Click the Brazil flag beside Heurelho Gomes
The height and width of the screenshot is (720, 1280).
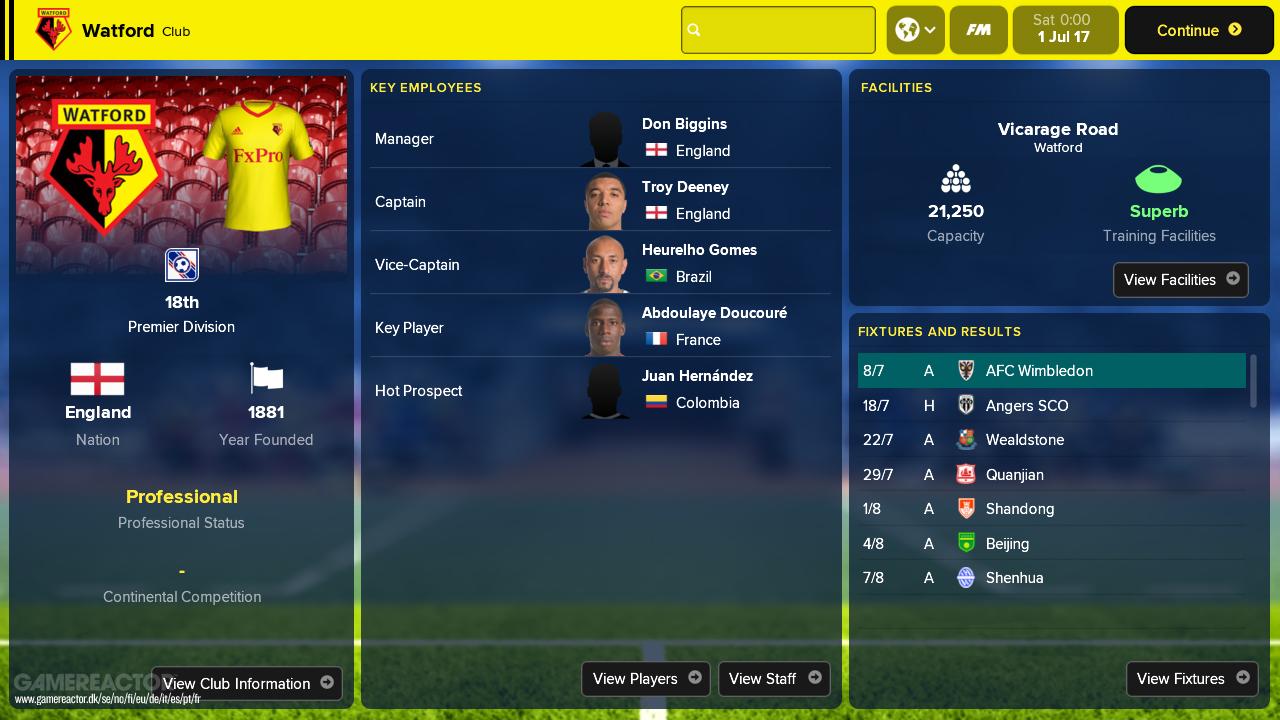656,277
